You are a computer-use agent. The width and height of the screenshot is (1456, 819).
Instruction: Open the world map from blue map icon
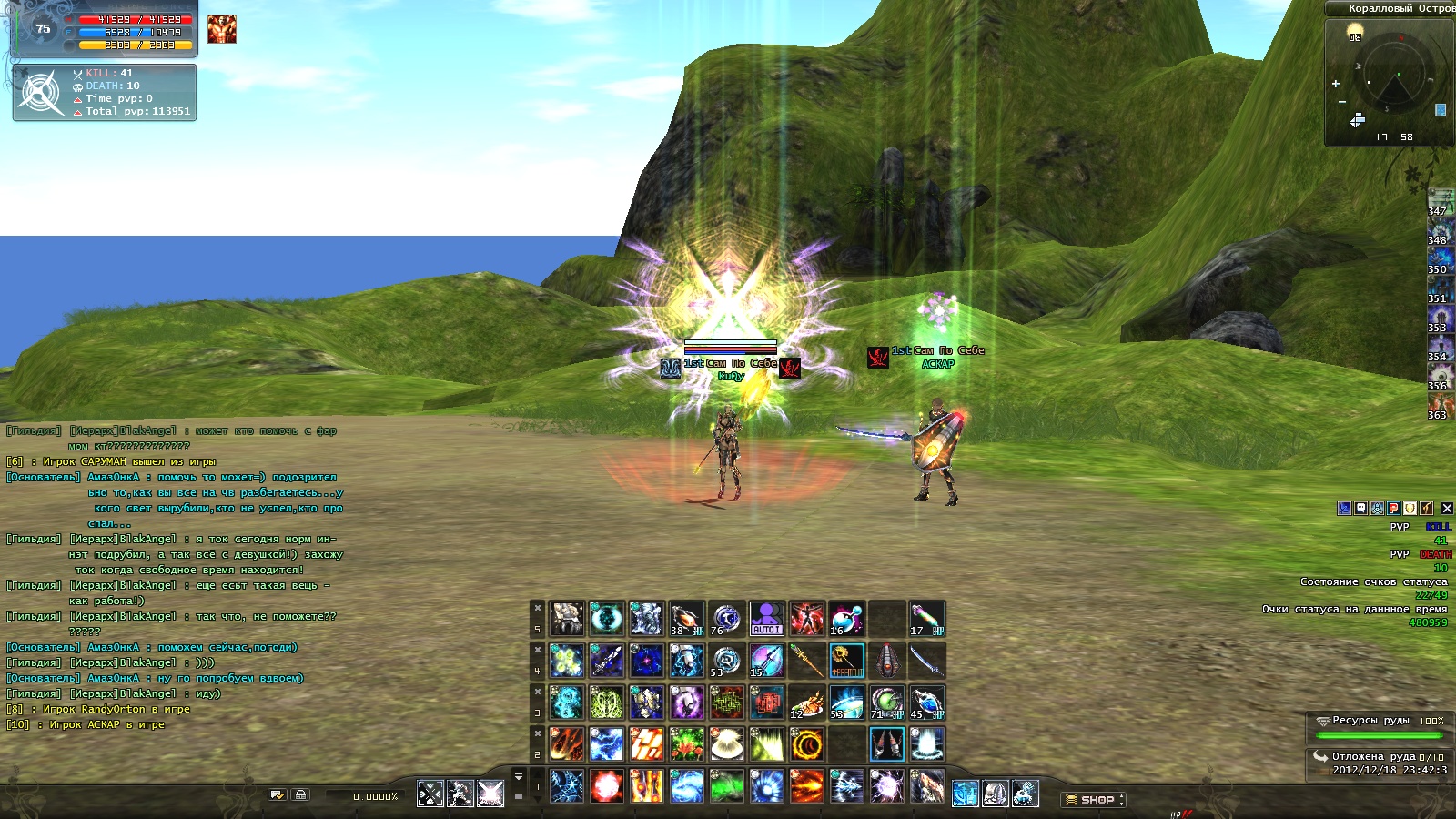1441,110
